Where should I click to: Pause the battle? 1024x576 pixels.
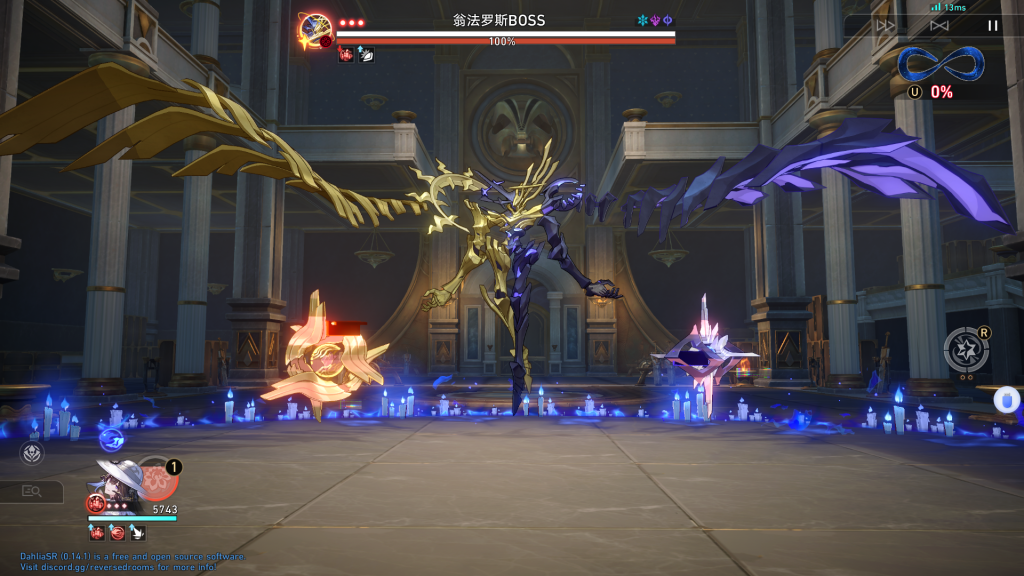point(992,26)
